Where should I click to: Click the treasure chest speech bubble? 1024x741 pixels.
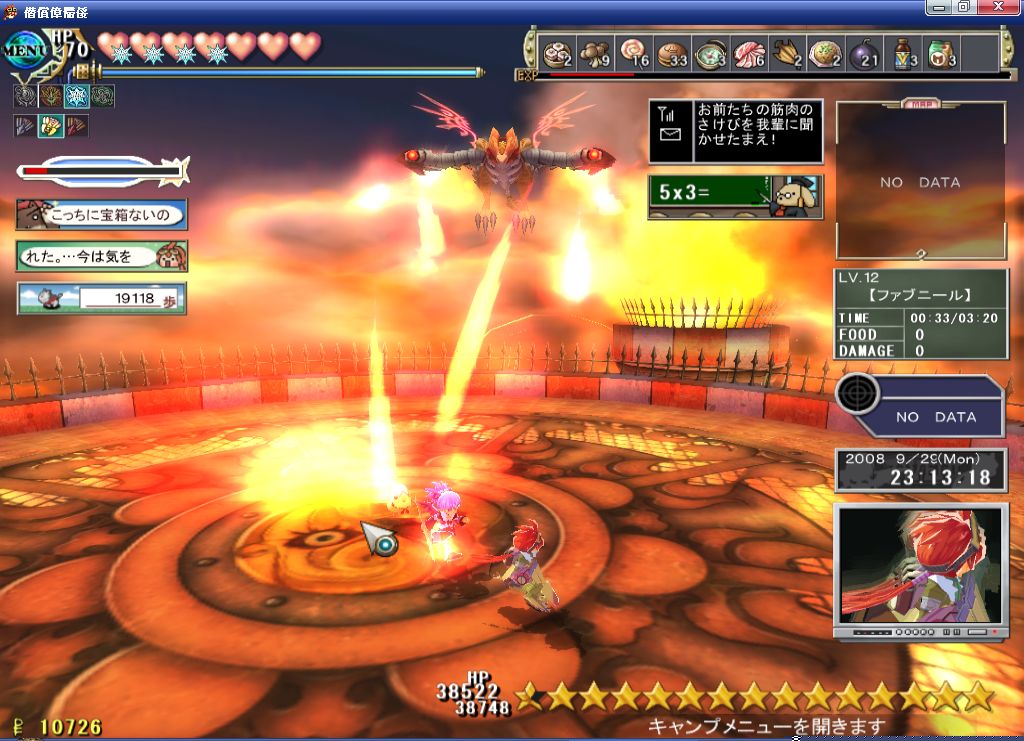click(x=102, y=214)
